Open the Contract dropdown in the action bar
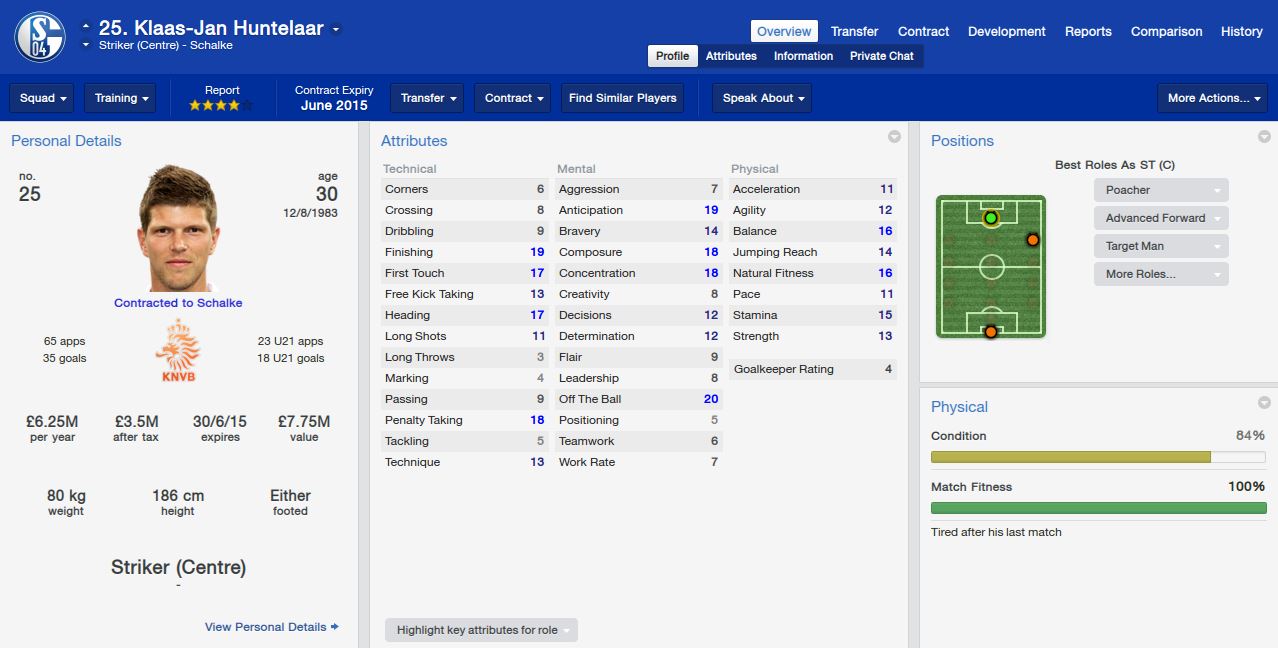 pos(514,98)
